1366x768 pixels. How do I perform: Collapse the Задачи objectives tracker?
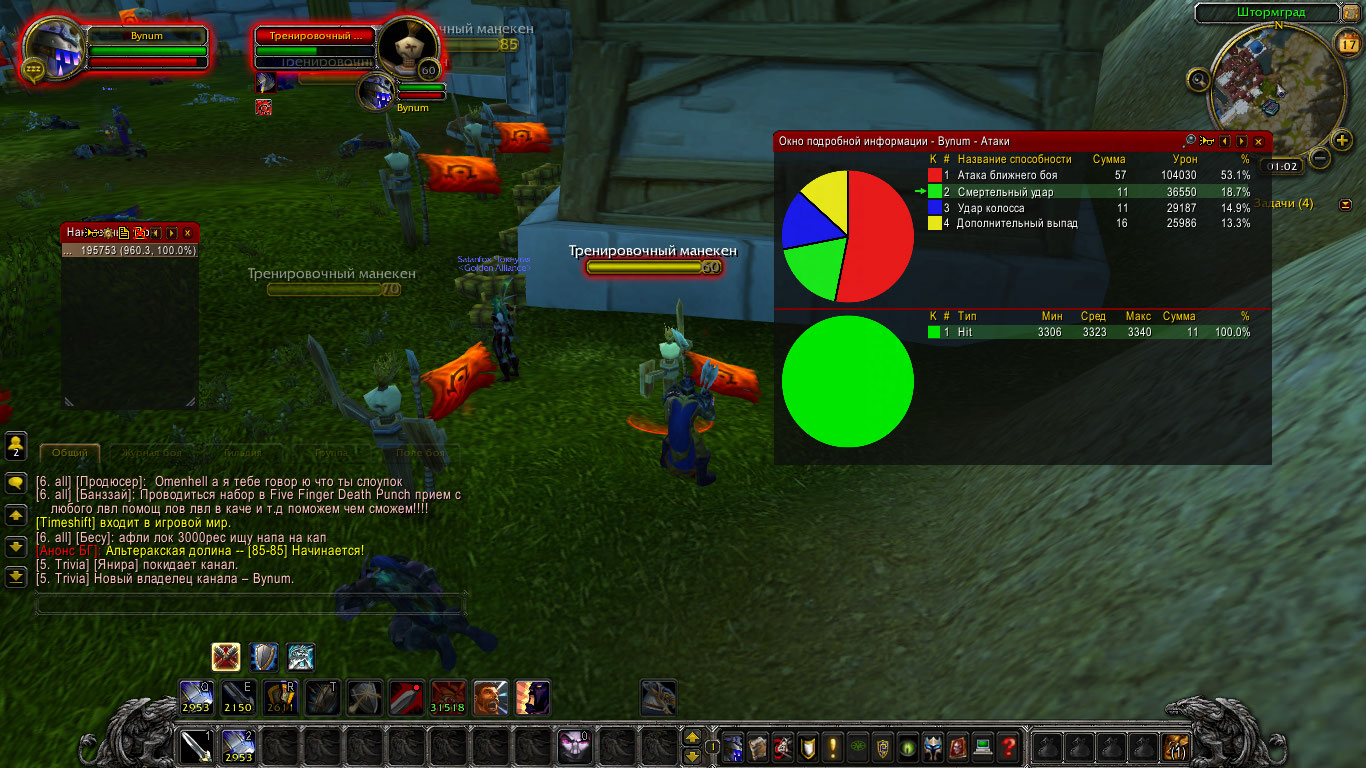[x=1345, y=204]
